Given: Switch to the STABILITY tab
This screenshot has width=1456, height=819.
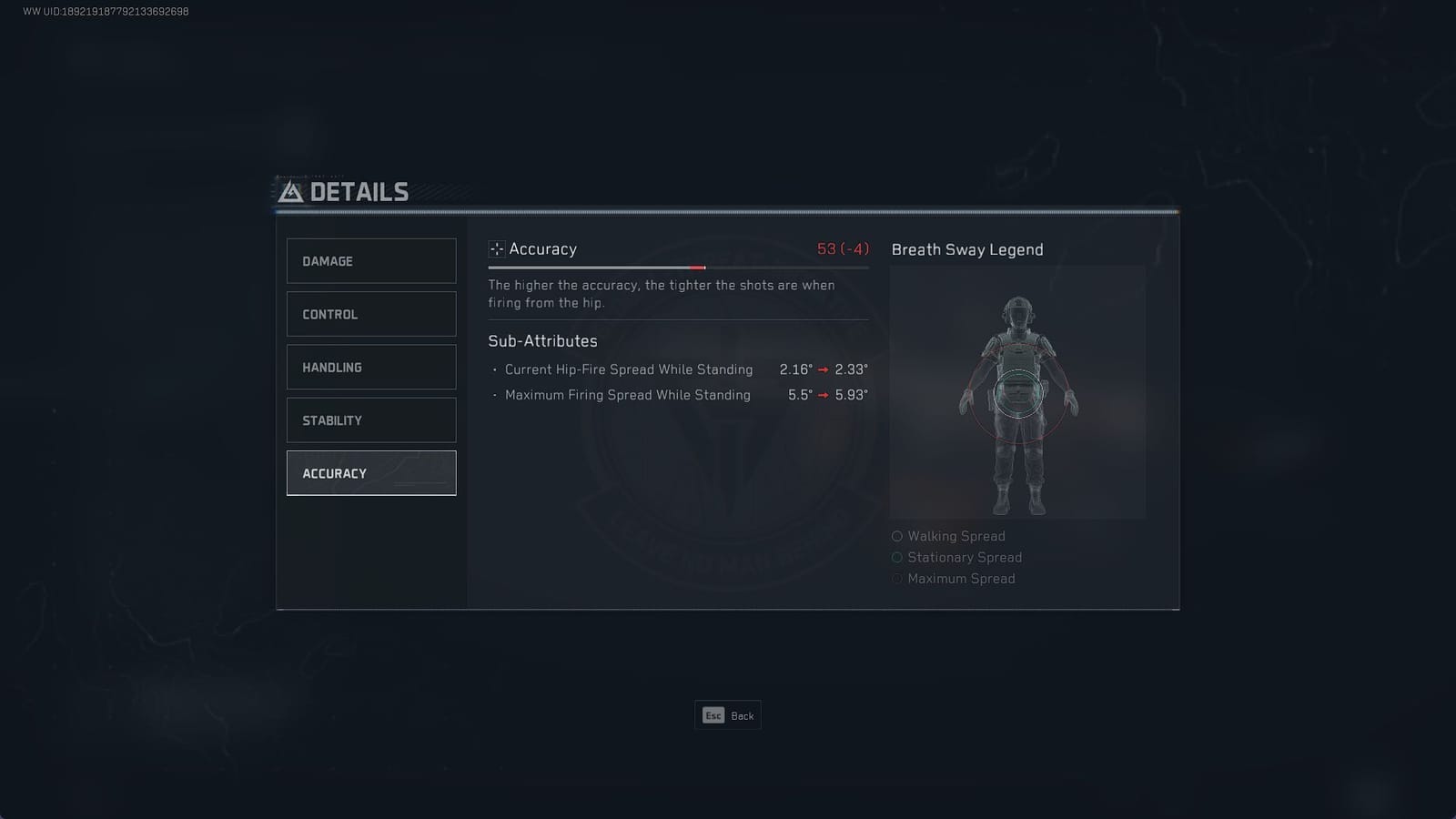Looking at the screenshot, I should point(370,420).
